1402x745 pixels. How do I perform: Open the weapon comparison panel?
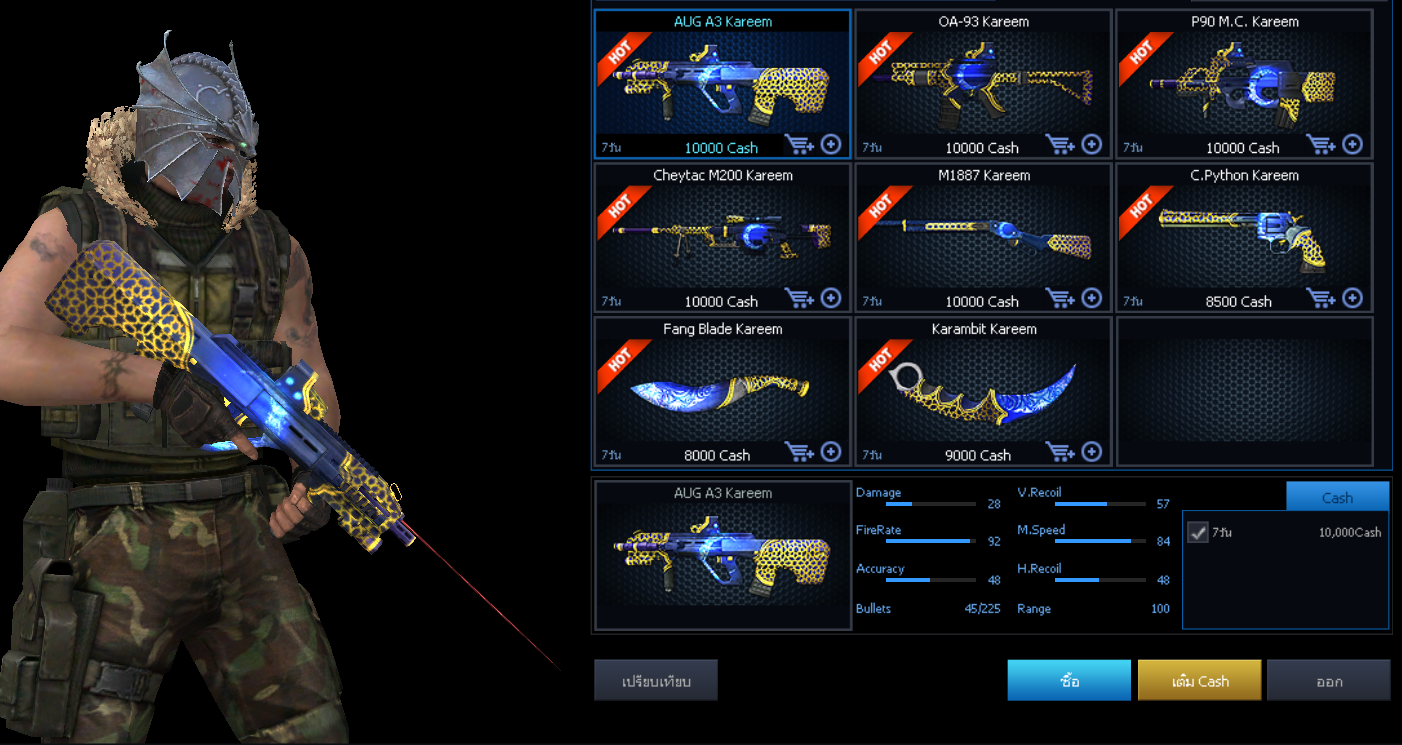[657, 679]
